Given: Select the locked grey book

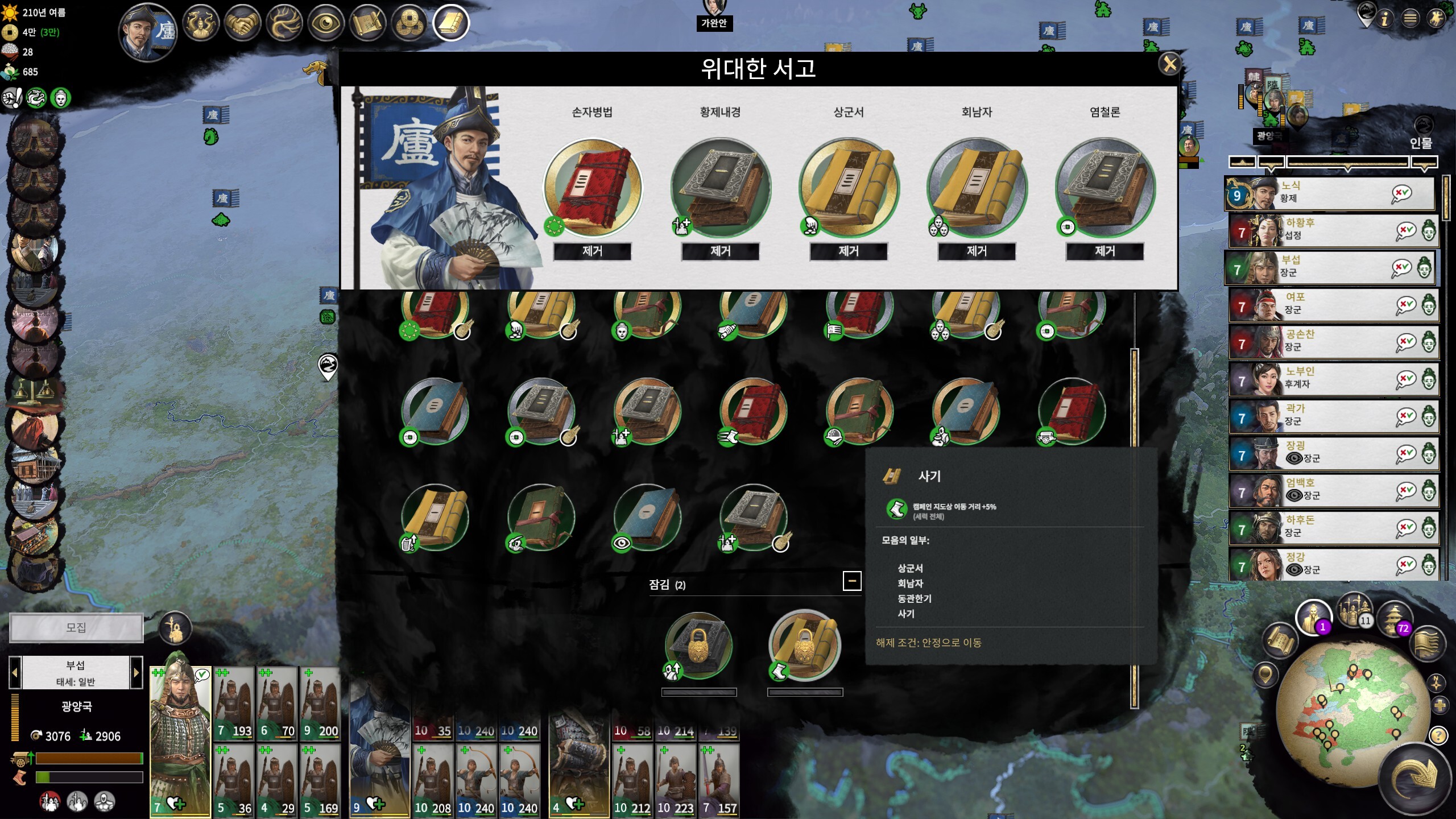Looking at the screenshot, I should pos(698,646).
